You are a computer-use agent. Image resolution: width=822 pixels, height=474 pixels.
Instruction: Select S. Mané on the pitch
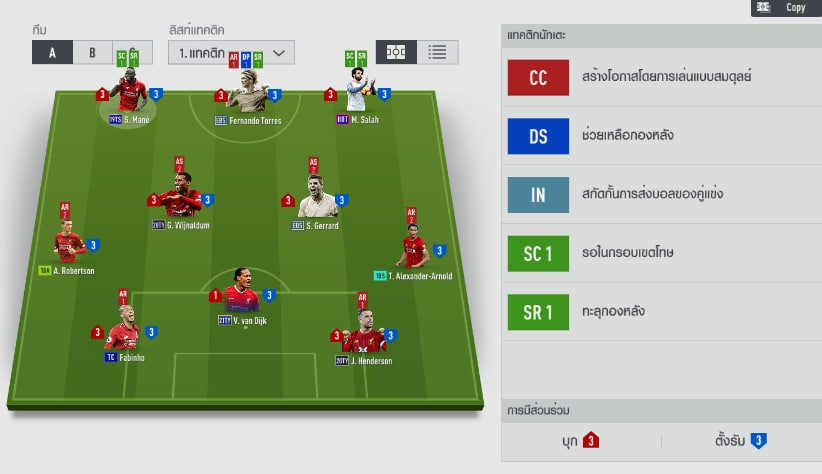click(128, 97)
